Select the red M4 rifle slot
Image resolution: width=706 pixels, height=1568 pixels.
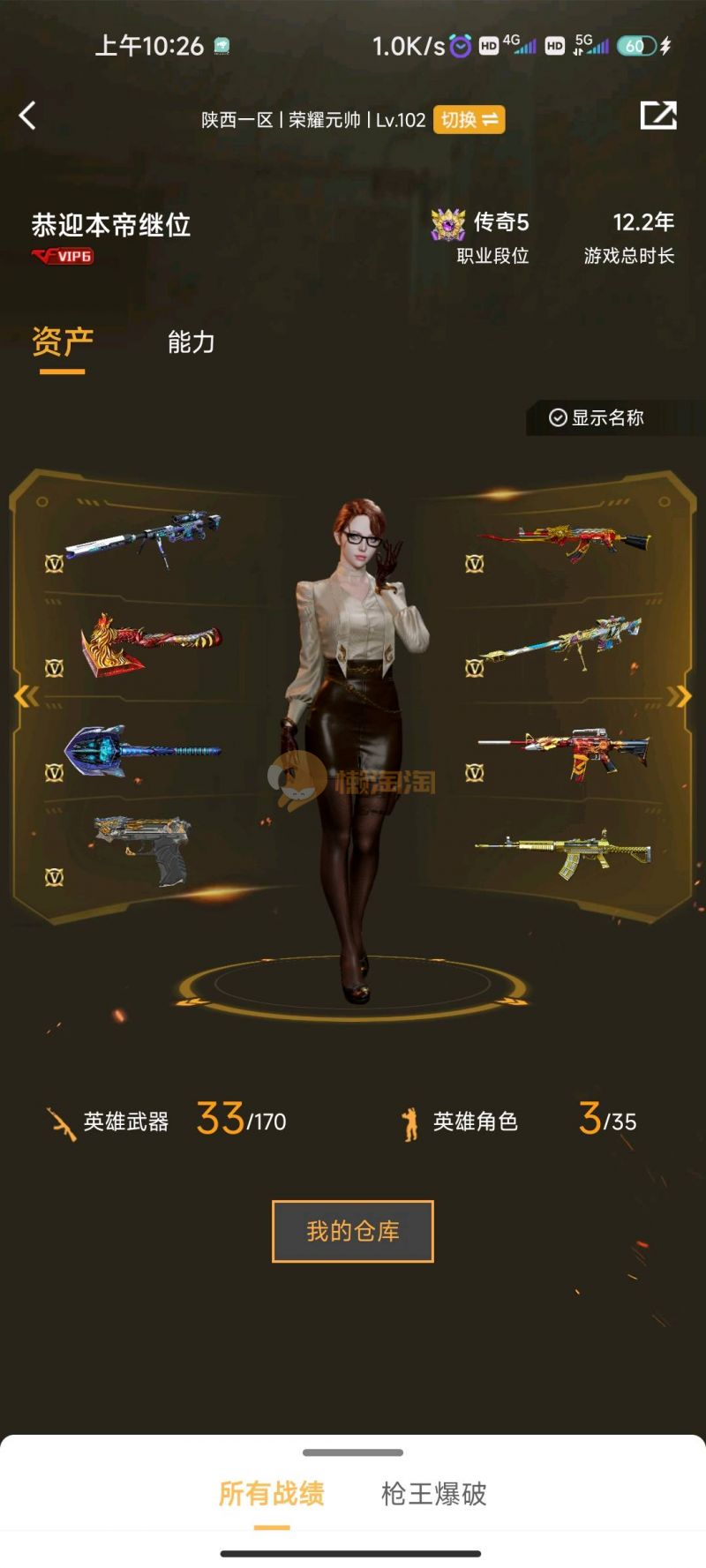(x=565, y=752)
